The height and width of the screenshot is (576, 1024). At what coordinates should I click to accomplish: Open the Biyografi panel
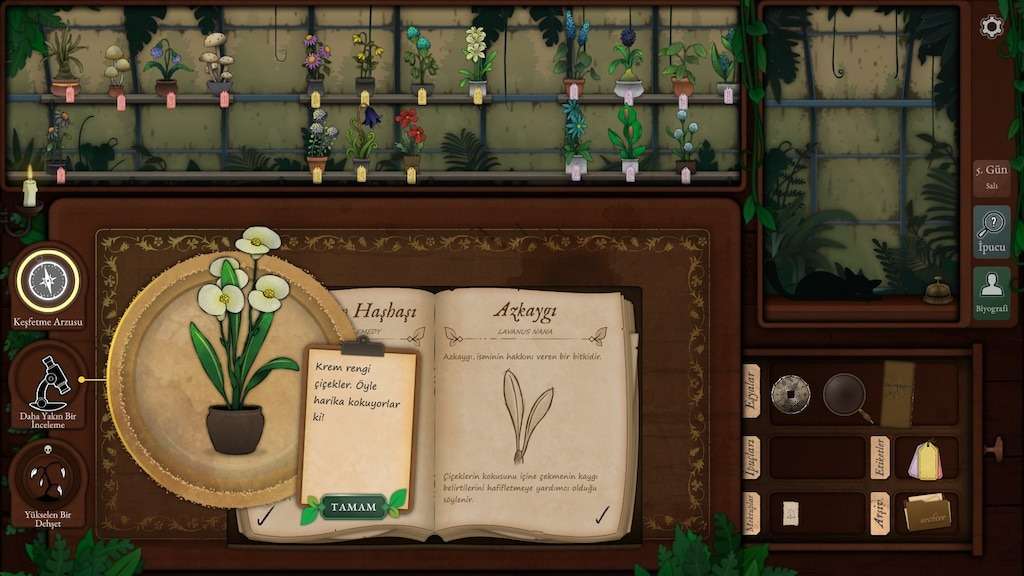[x=991, y=292]
